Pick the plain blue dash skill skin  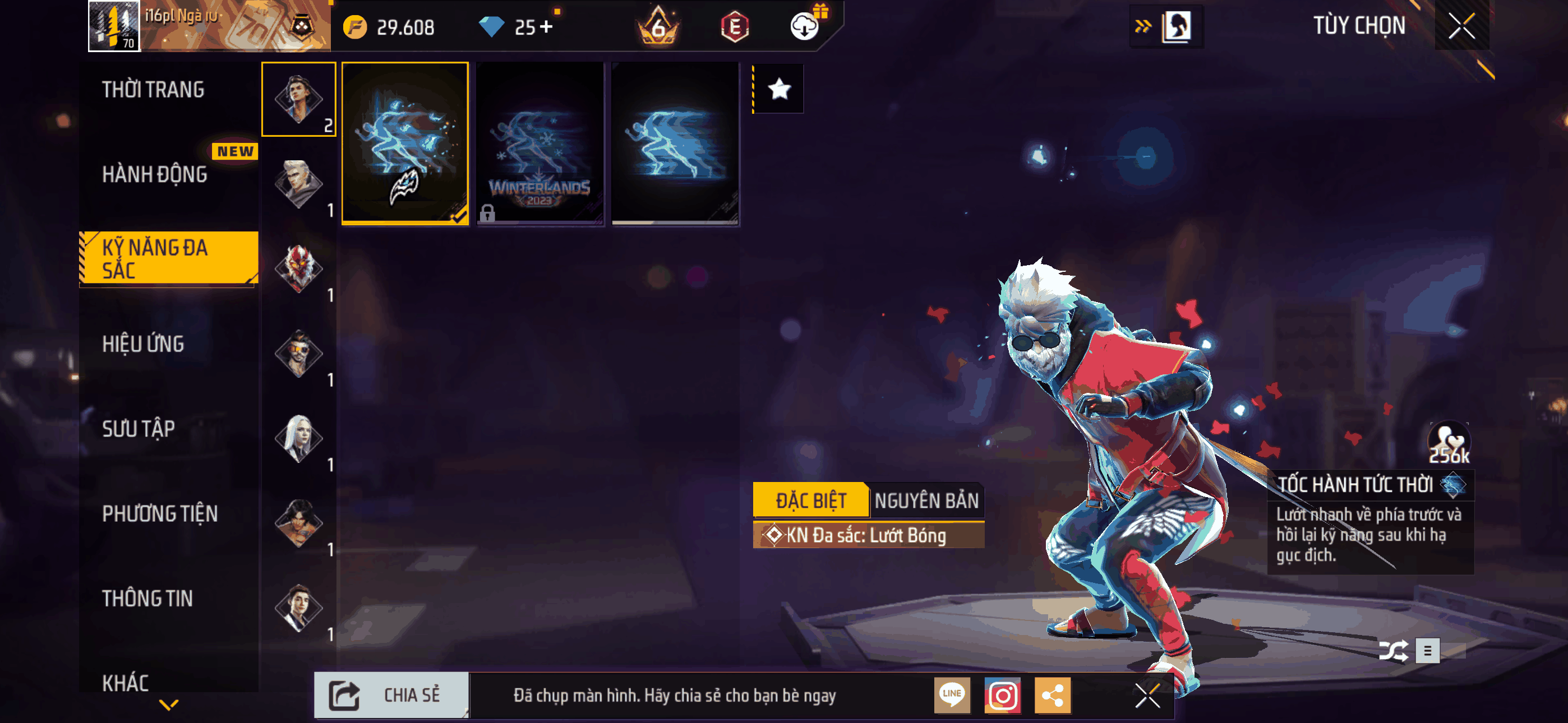pyautogui.click(x=675, y=143)
